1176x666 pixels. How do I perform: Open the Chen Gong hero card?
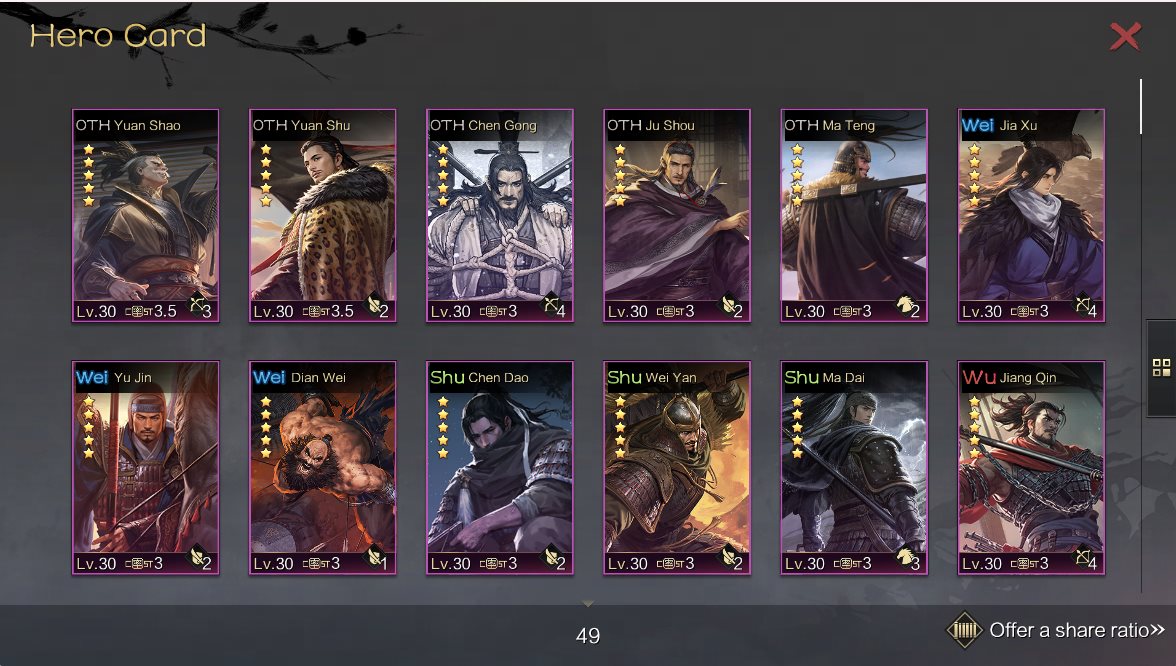(x=499, y=216)
